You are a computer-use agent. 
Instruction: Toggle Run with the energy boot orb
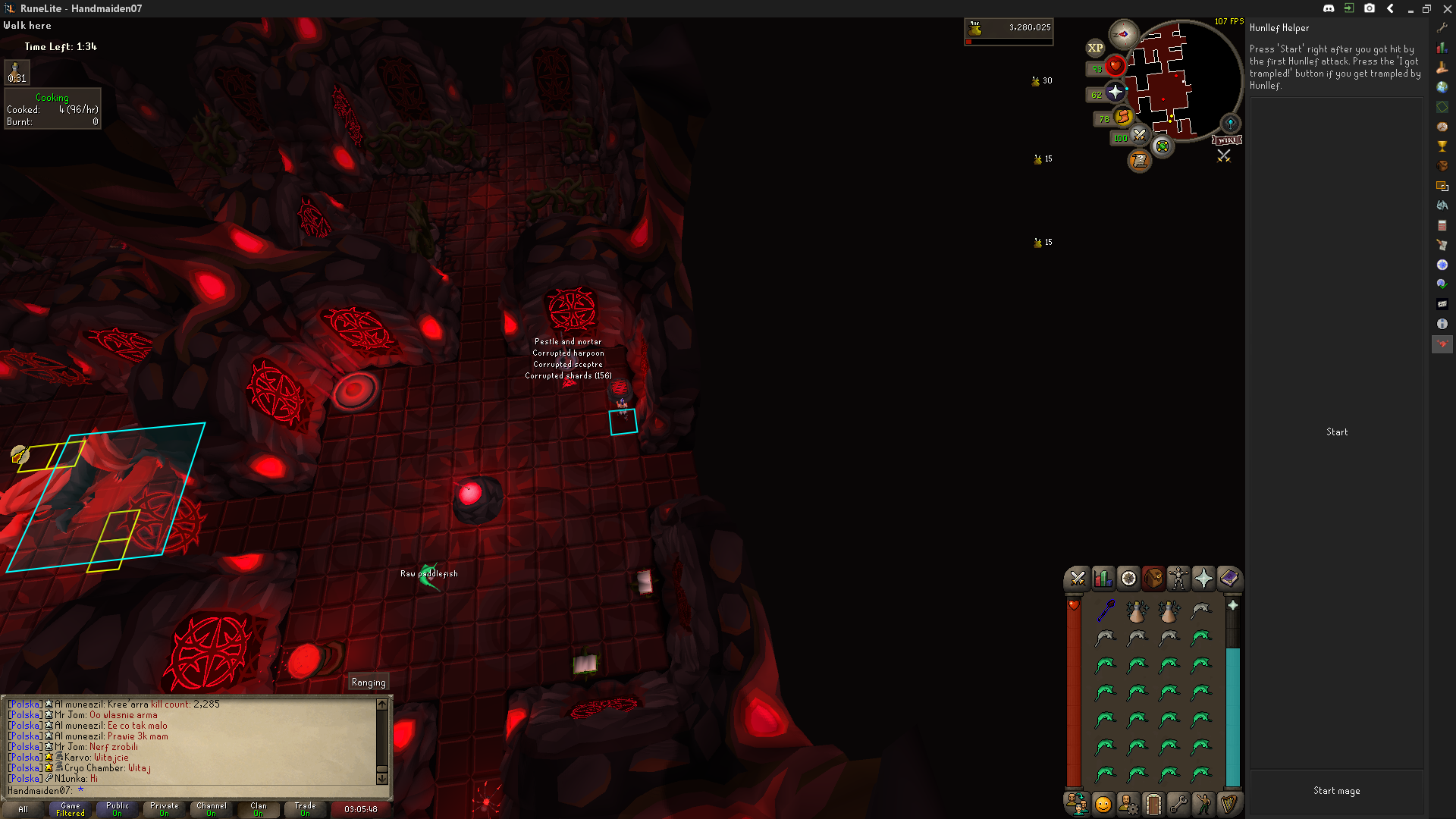click(x=1123, y=117)
